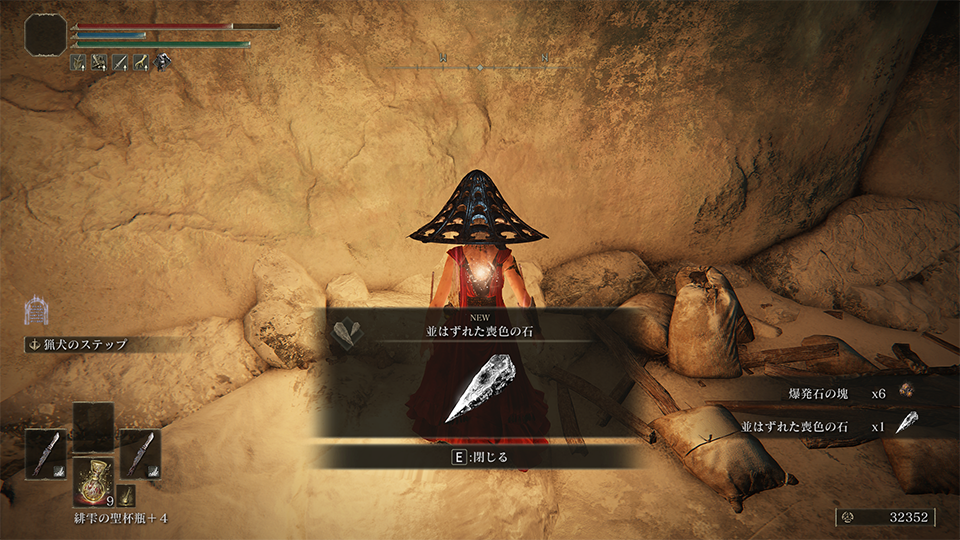Click the armored figure status icon
Image resolution: width=960 pixels, height=540 pixels.
point(164,62)
